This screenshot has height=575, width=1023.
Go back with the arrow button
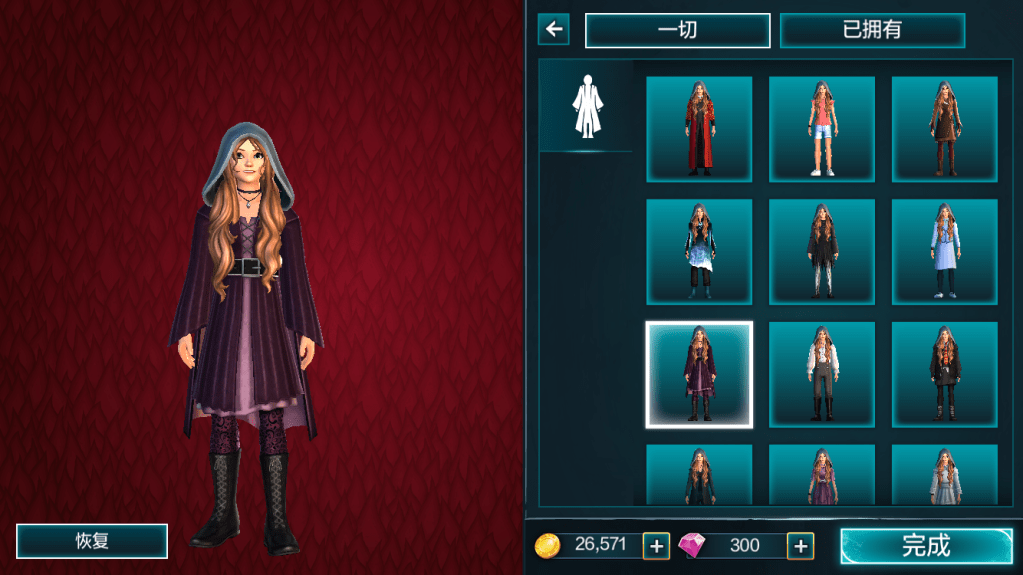(x=553, y=29)
